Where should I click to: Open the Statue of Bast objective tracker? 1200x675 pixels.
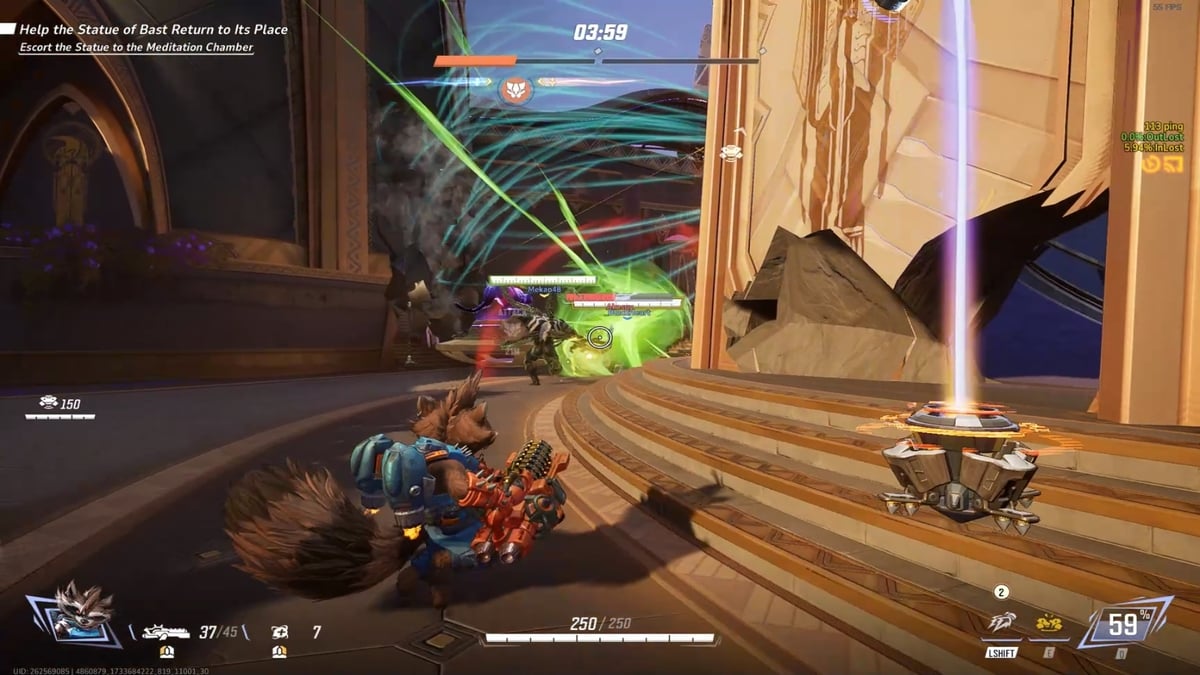(150, 30)
